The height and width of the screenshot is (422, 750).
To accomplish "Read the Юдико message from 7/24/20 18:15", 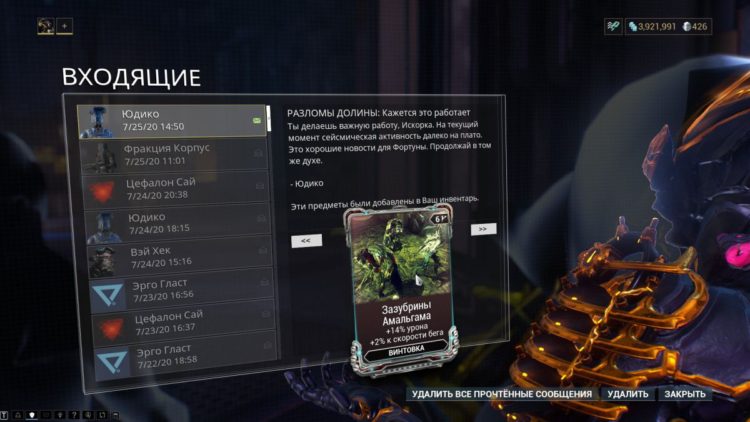I will 172,222.
